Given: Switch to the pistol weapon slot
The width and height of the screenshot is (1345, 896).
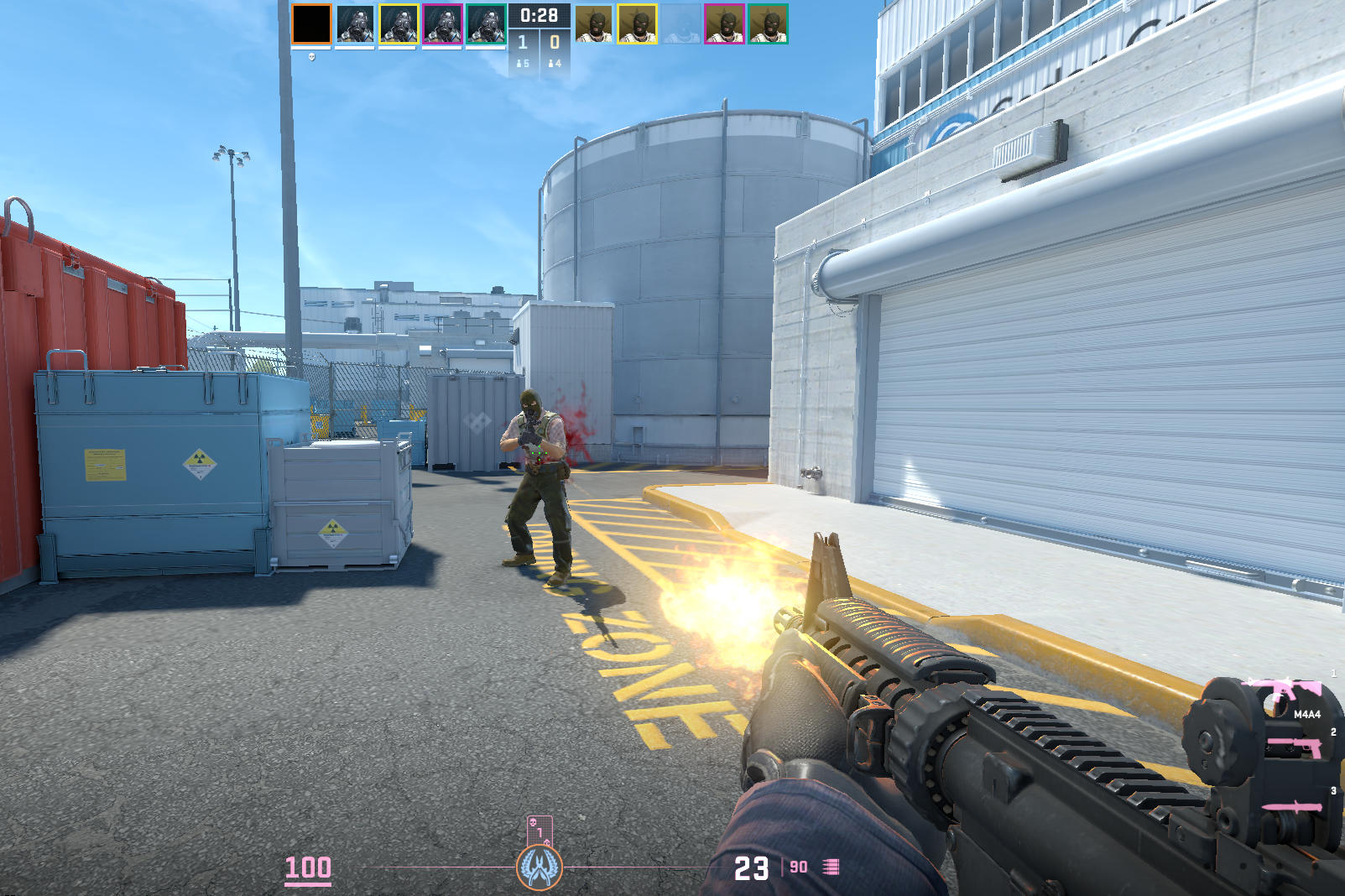Looking at the screenshot, I should click(1295, 746).
